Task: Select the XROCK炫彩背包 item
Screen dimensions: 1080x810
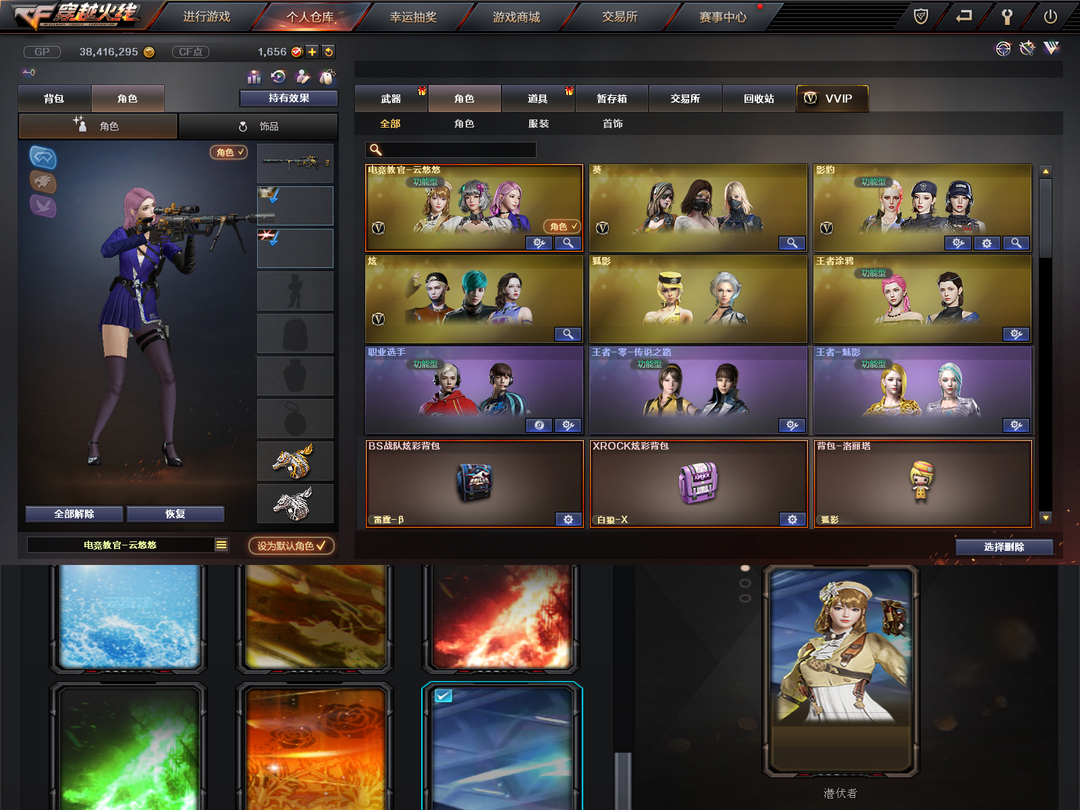Action: pyautogui.click(x=698, y=483)
